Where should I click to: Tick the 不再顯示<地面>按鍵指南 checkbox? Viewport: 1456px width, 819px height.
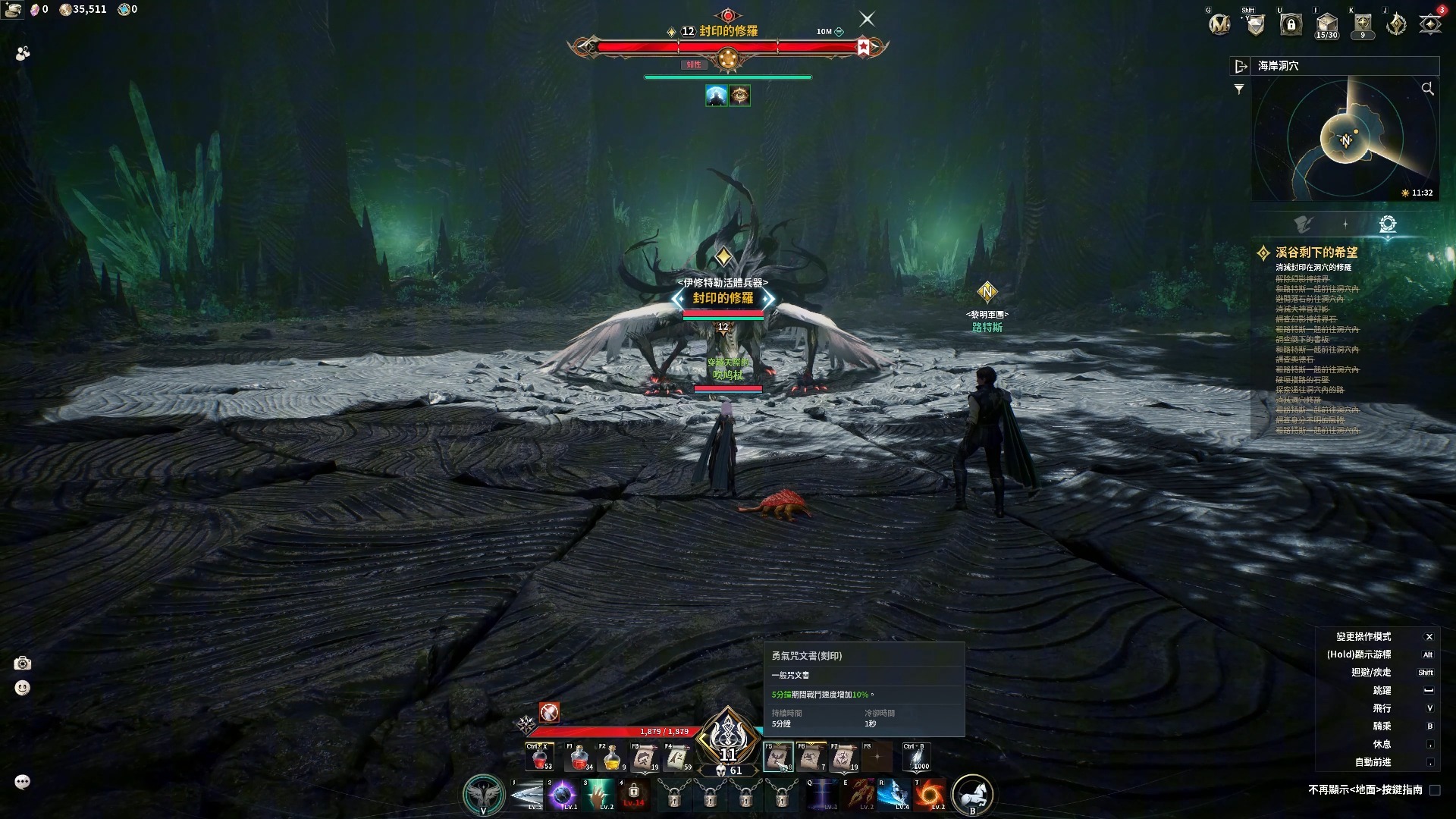(1435, 790)
